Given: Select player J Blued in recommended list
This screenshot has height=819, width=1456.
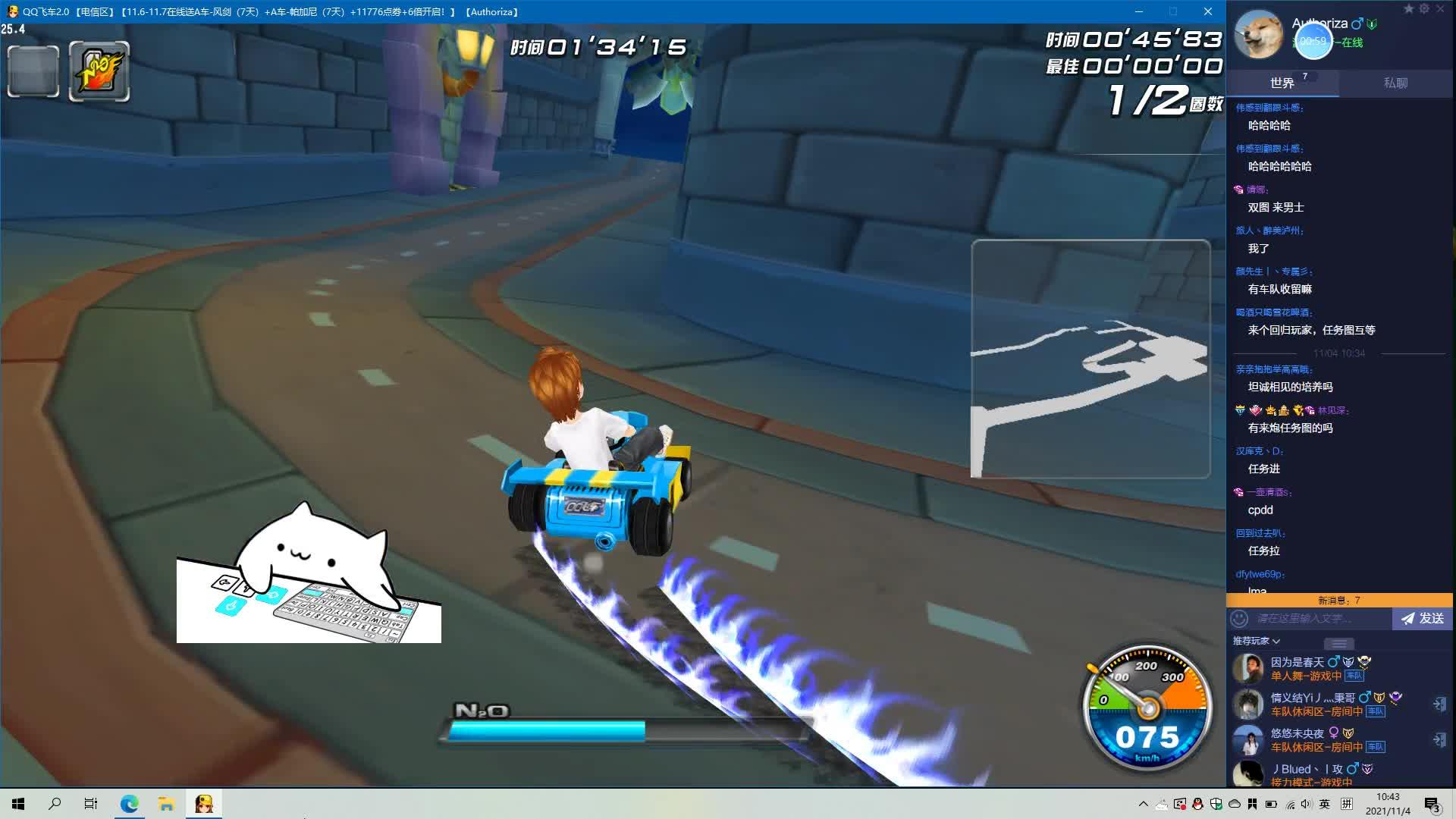Looking at the screenshot, I should pos(1307,769).
